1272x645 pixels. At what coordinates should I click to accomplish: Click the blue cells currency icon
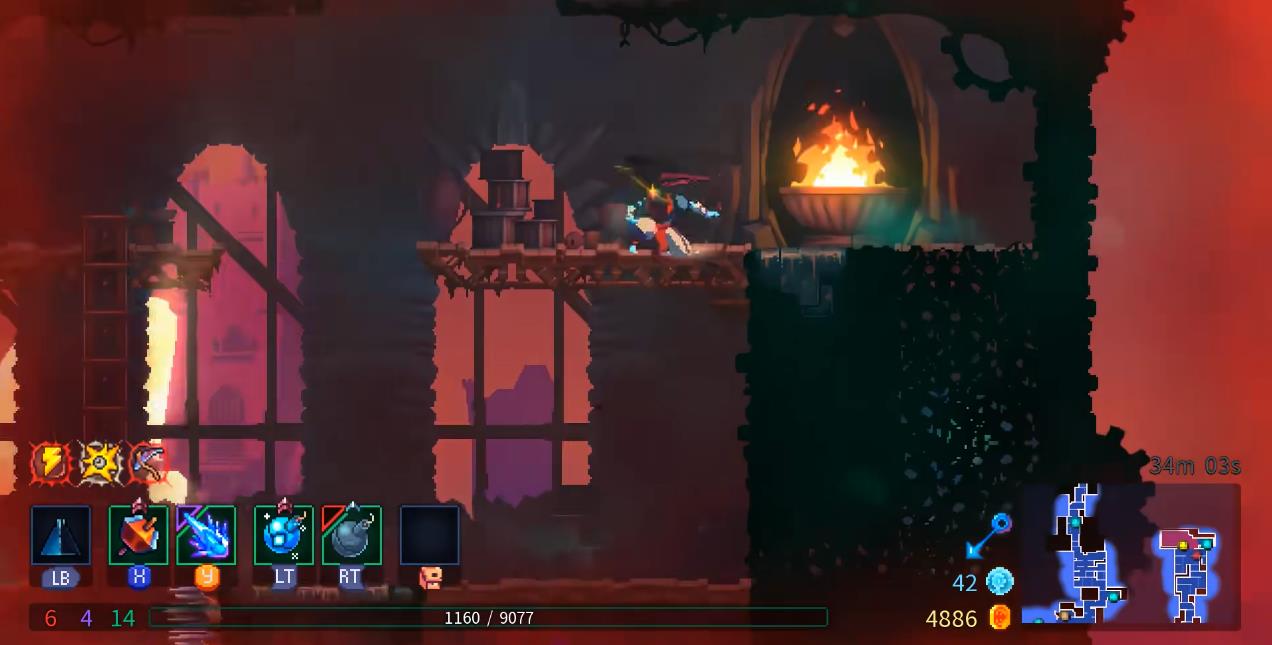[x=999, y=581]
